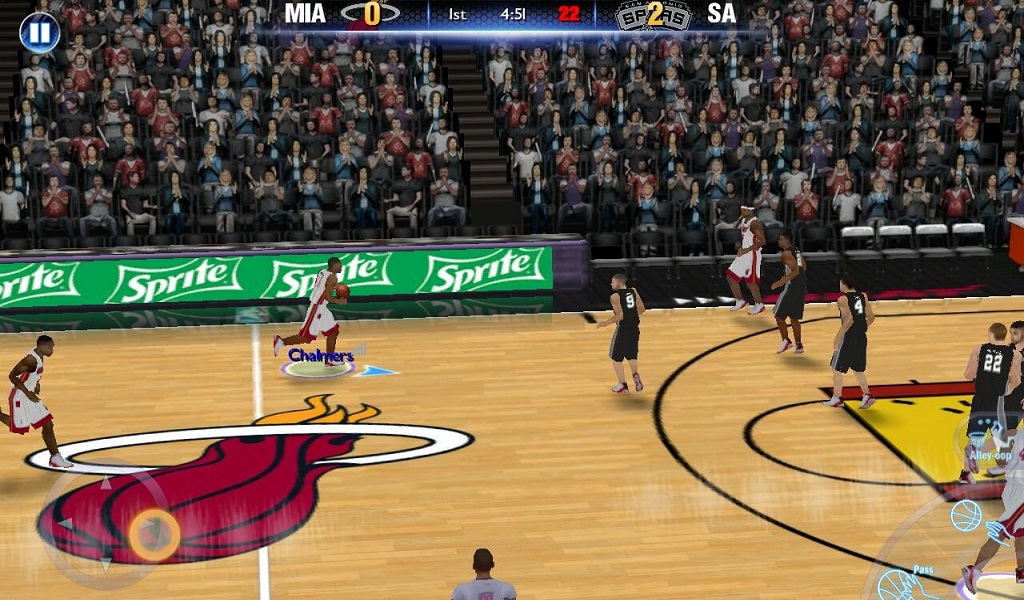Screen dimensions: 1024x600
Task: Tap the joystick's up arrow
Action: pyautogui.click(x=106, y=484)
